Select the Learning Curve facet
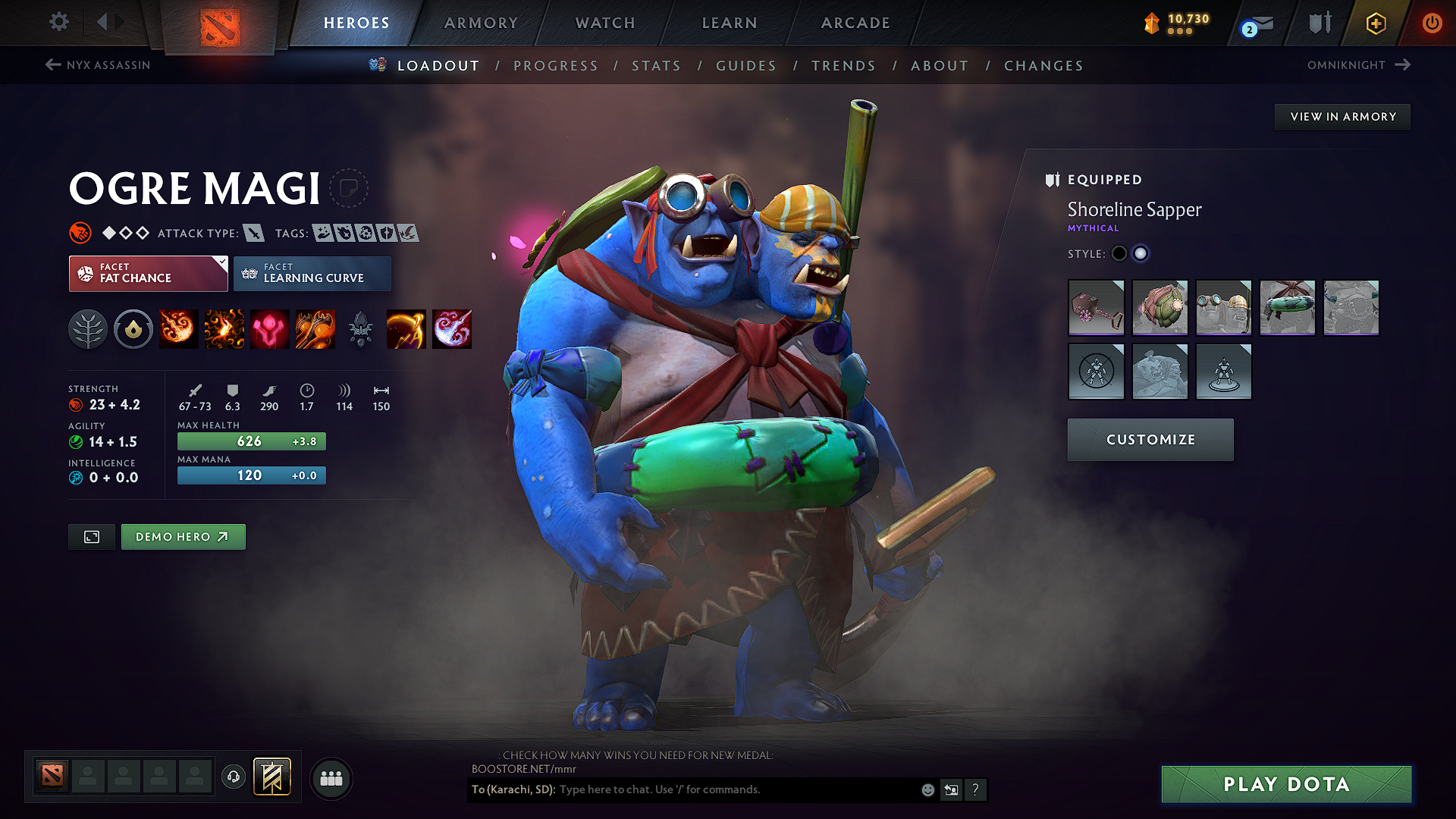Screen dimensions: 1456x819 pos(312,274)
